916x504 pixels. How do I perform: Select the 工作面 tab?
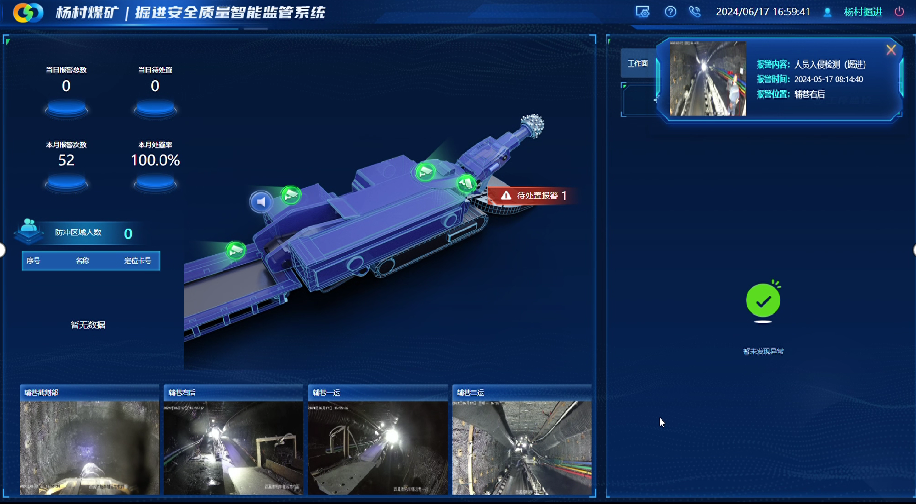click(x=637, y=62)
